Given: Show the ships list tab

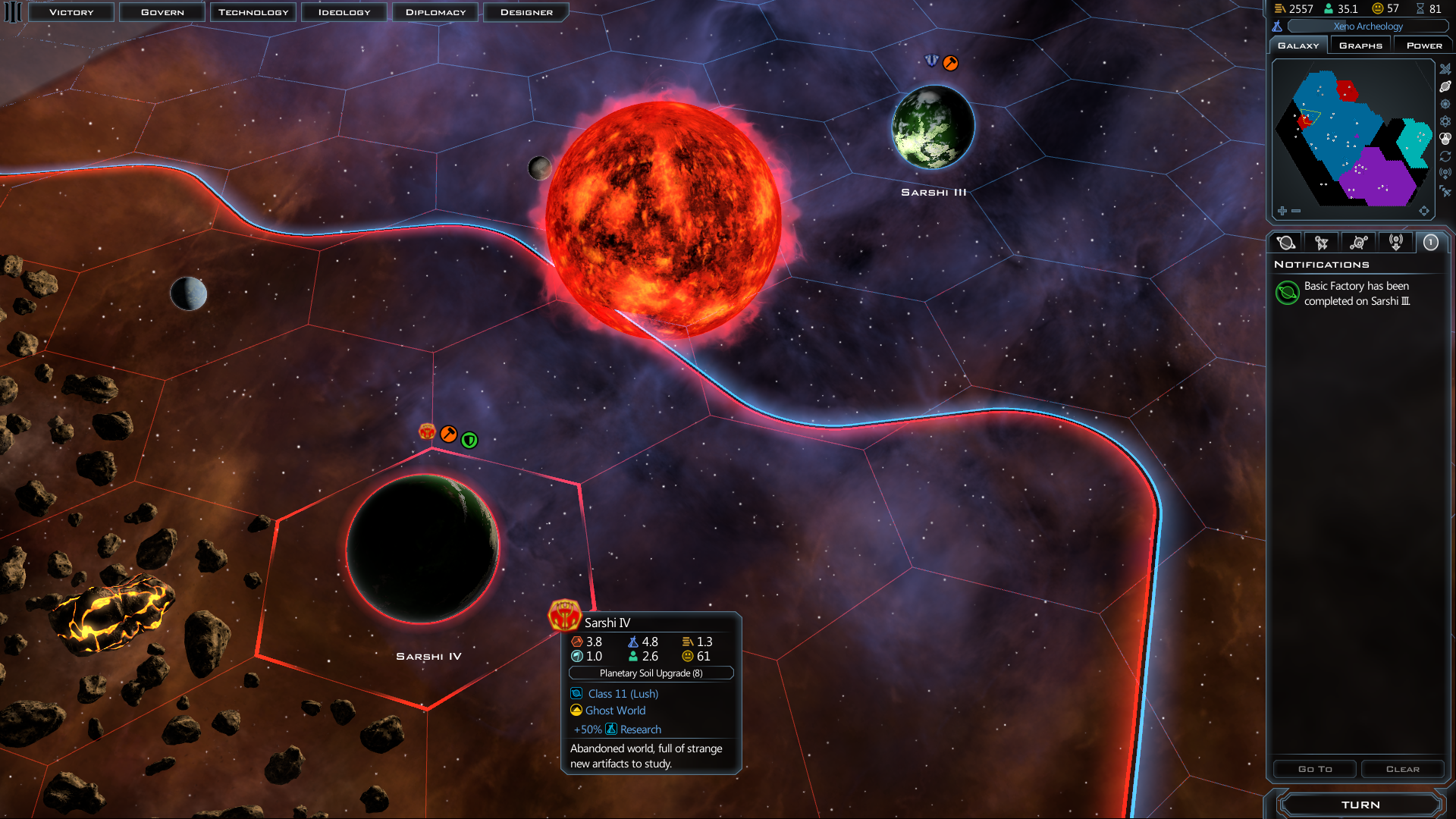Looking at the screenshot, I should pos(1322,243).
